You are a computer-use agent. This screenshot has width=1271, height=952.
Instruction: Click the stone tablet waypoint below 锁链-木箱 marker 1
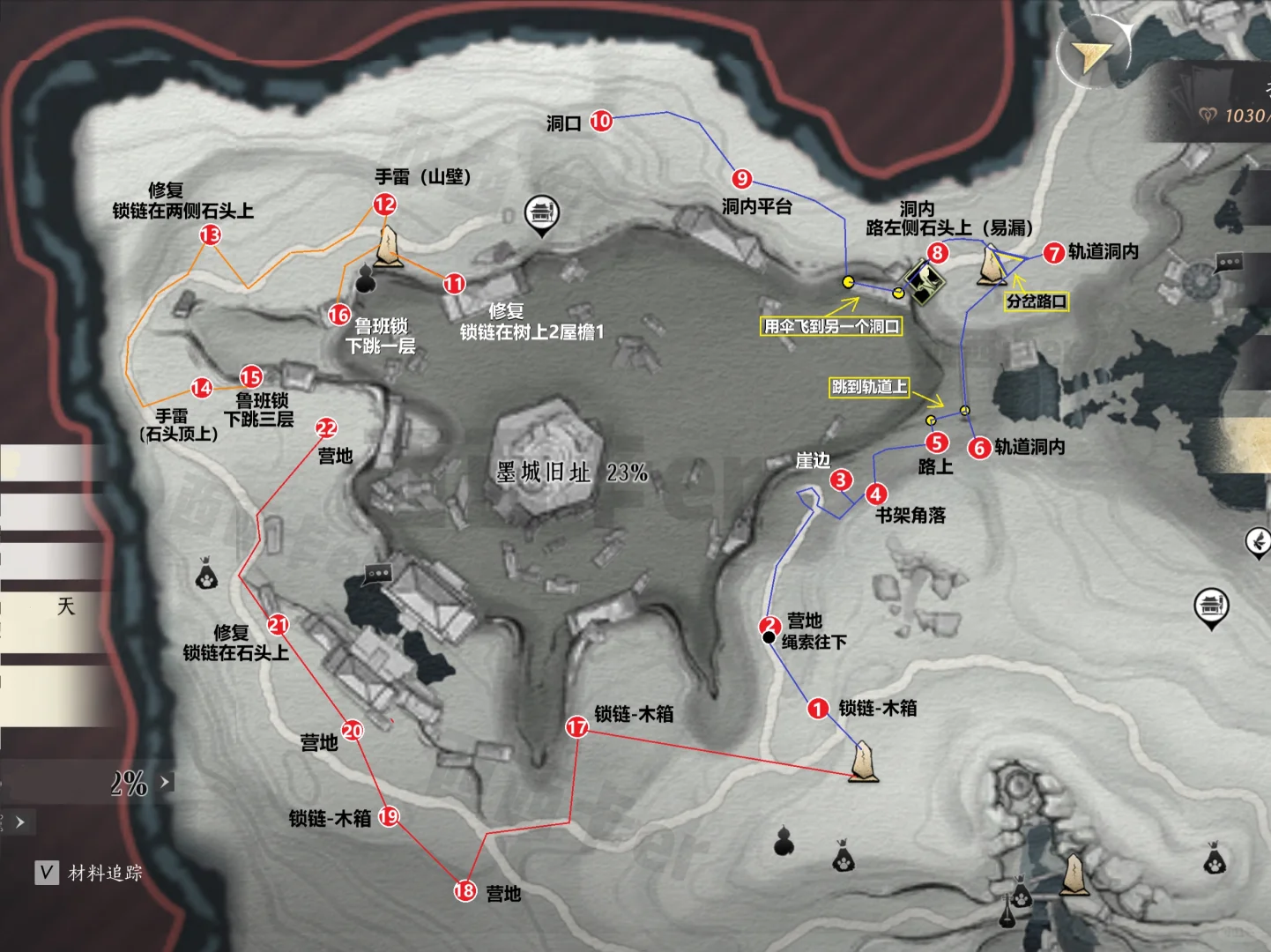click(x=864, y=762)
